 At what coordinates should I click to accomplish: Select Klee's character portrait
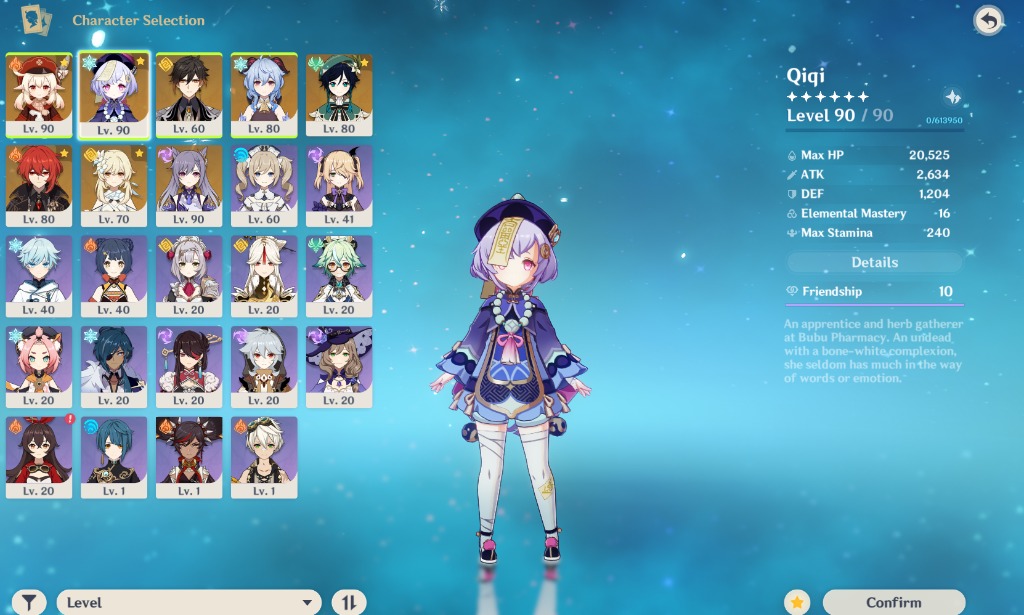[39, 94]
